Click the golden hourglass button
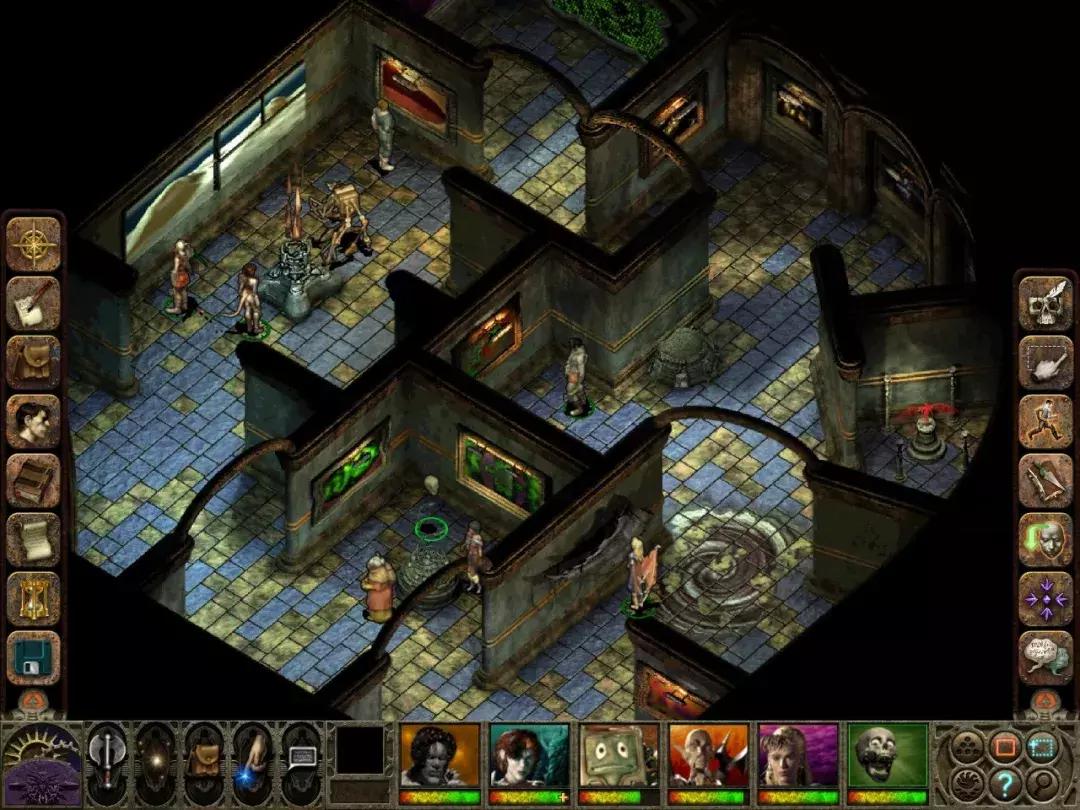The image size is (1080, 810). click(34, 598)
